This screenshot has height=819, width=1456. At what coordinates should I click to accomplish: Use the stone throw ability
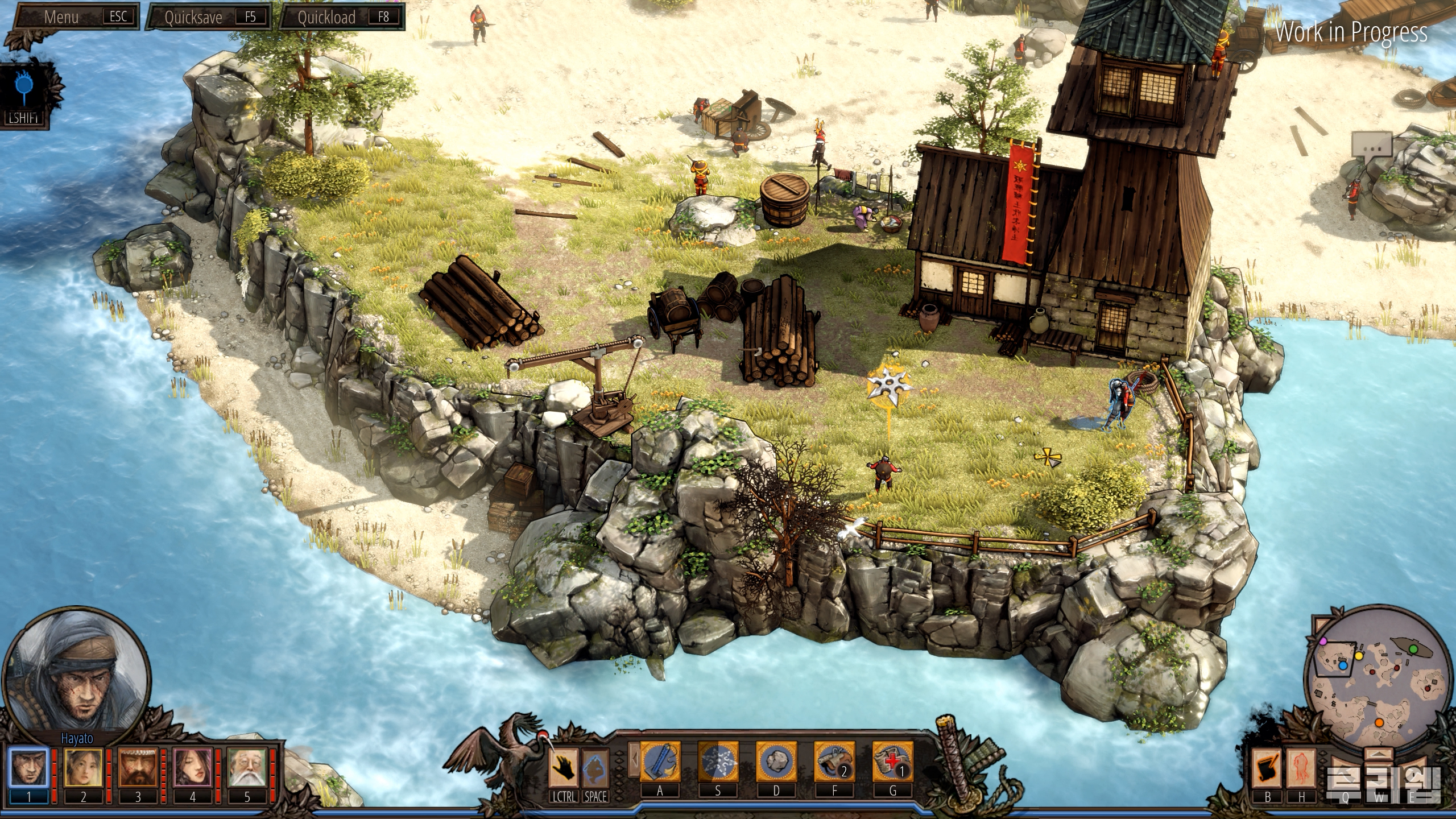[x=776, y=762]
